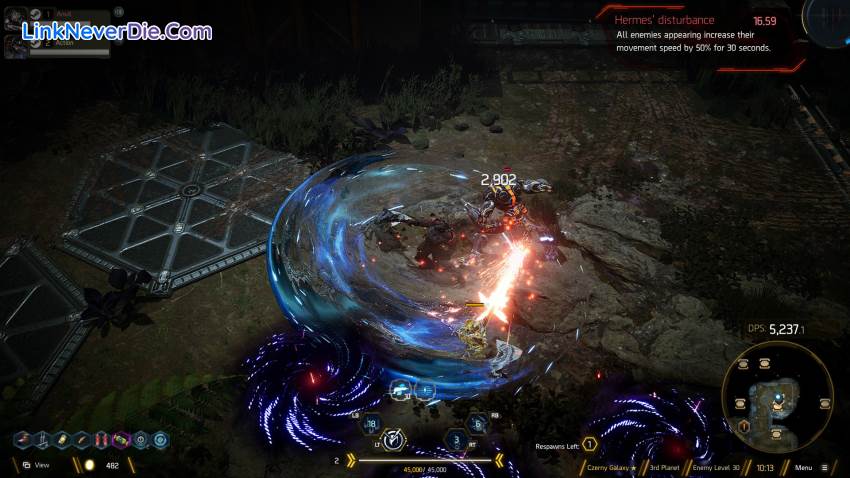Select the red twin-canister item icon
This screenshot has width=850, height=478.
pyautogui.click(x=102, y=440)
